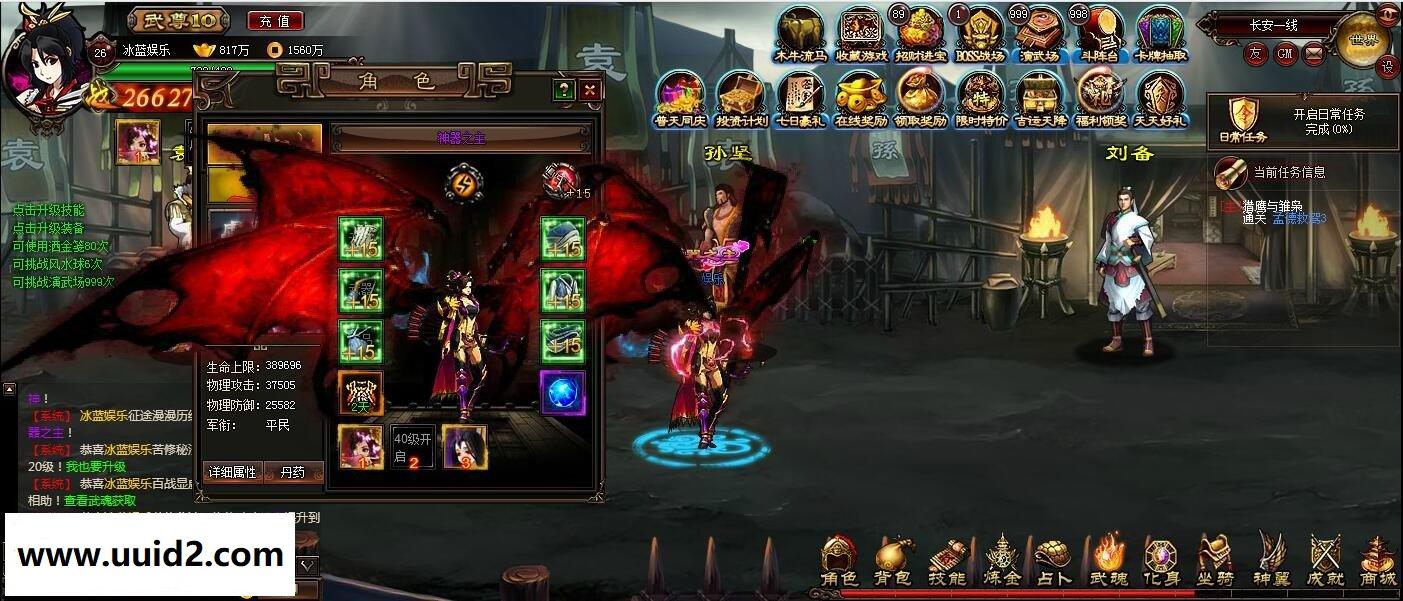Close the 角色 character panel
The height and width of the screenshot is (601, 1403).
(x=590, y=90)
